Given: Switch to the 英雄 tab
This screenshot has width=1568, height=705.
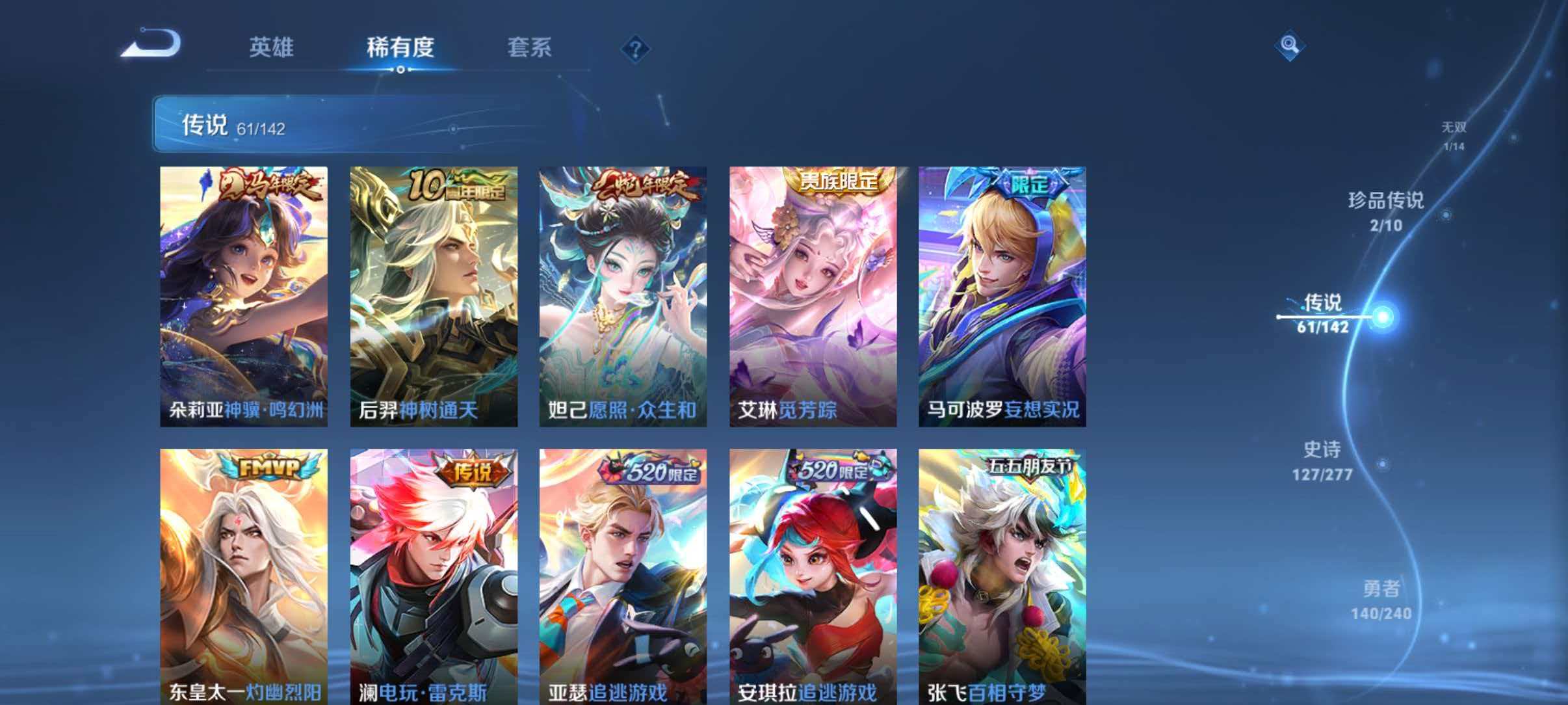Looking at the screenshot, I should (x=272, y=48).
